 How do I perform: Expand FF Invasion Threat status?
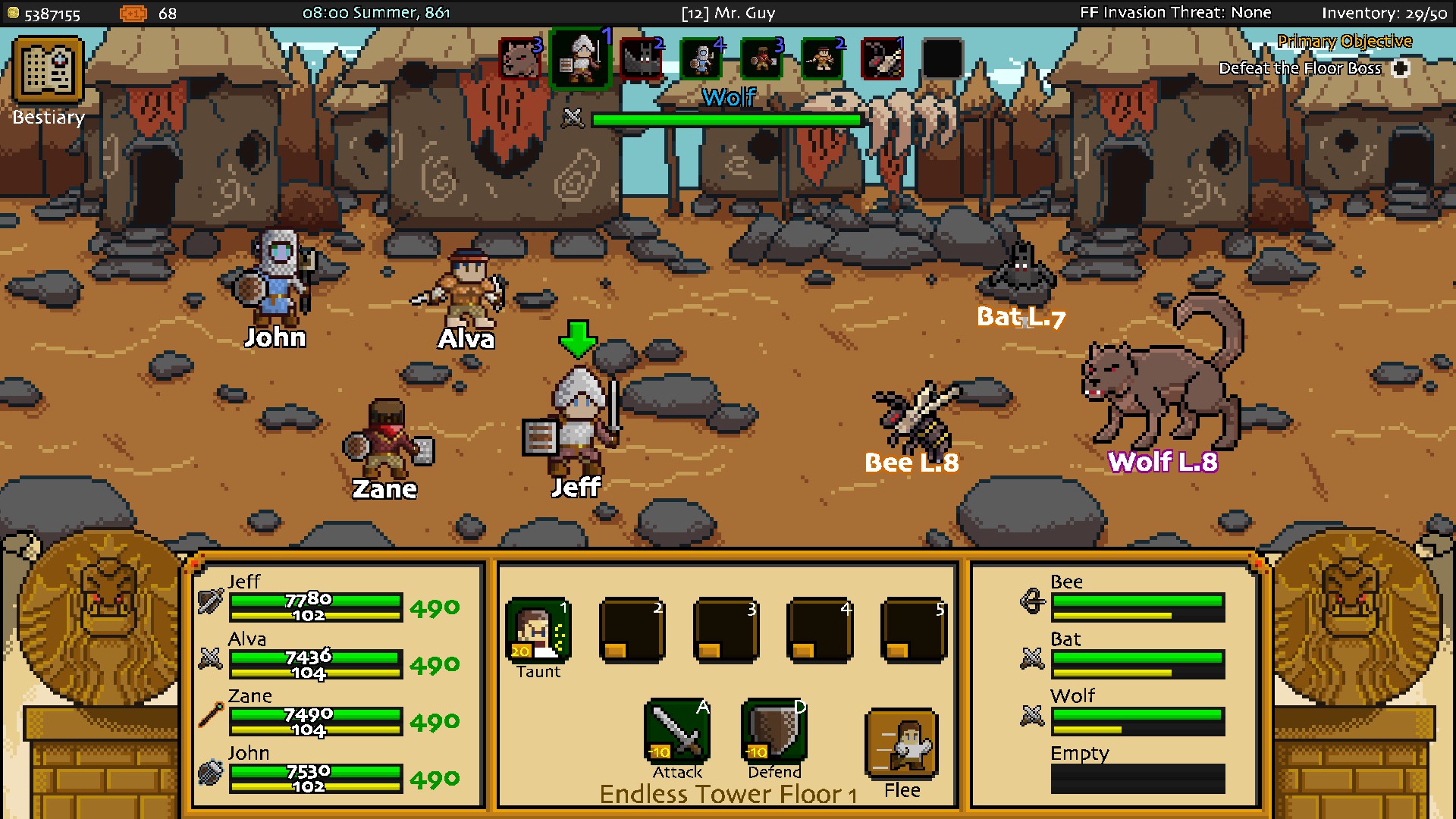(x=1175, y=12)
